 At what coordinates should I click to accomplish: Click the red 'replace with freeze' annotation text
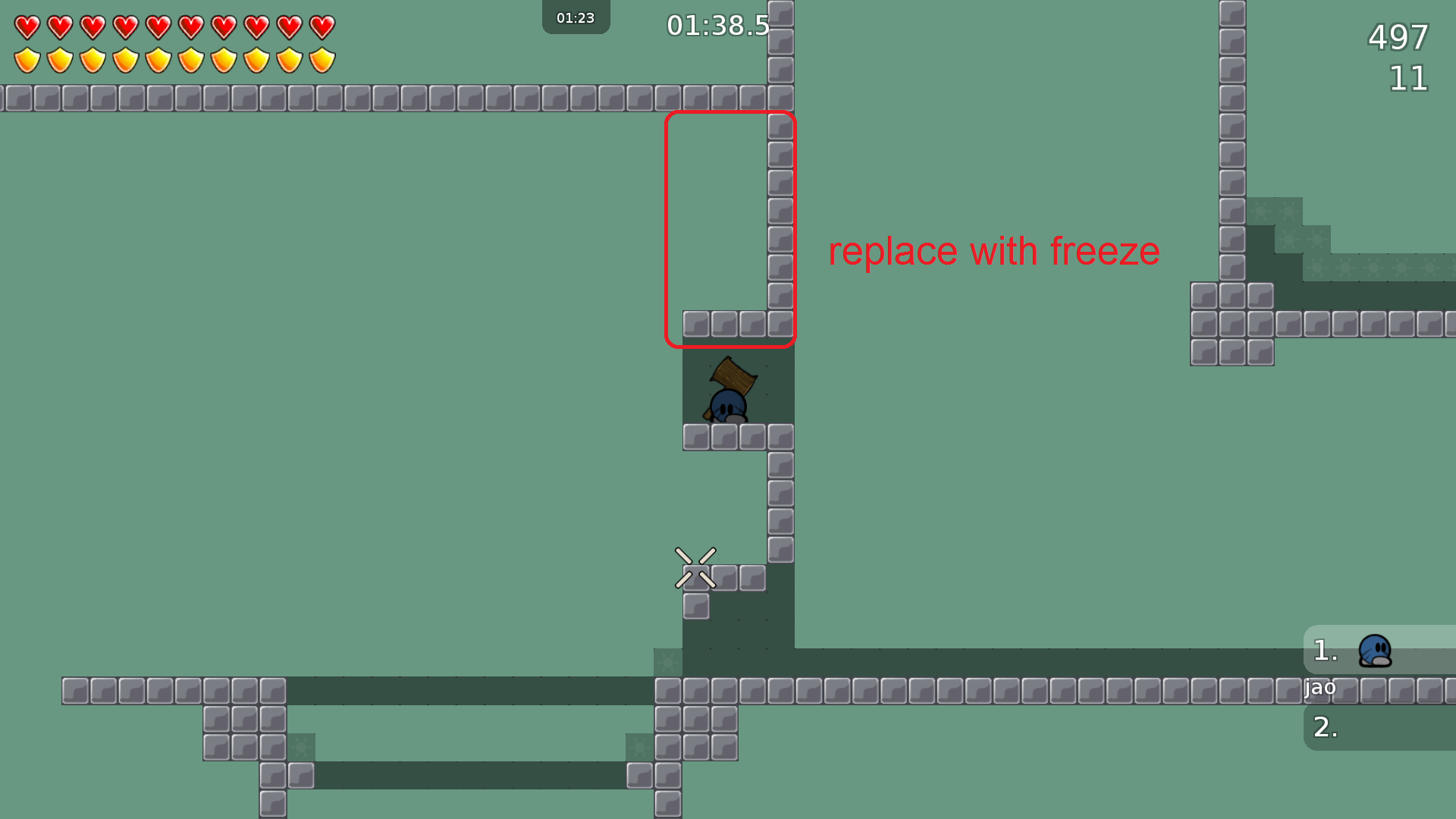pos(993,251)
